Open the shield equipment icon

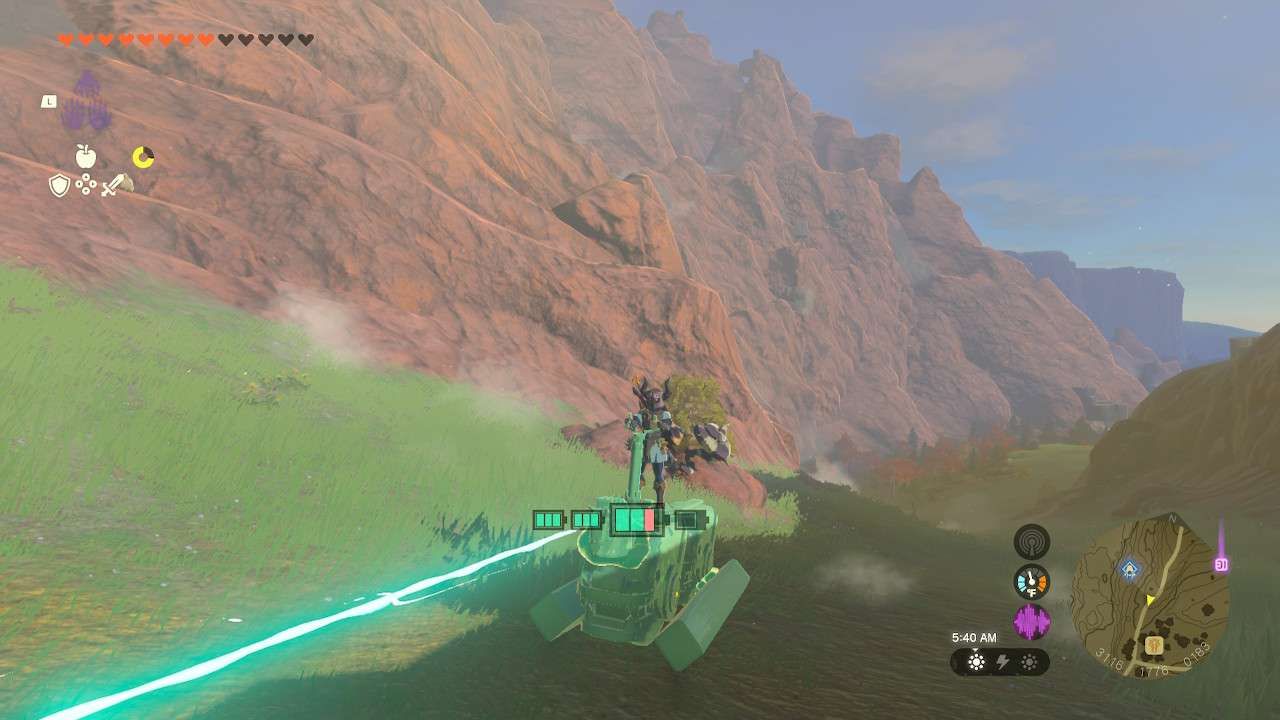(x=59, y=184)
